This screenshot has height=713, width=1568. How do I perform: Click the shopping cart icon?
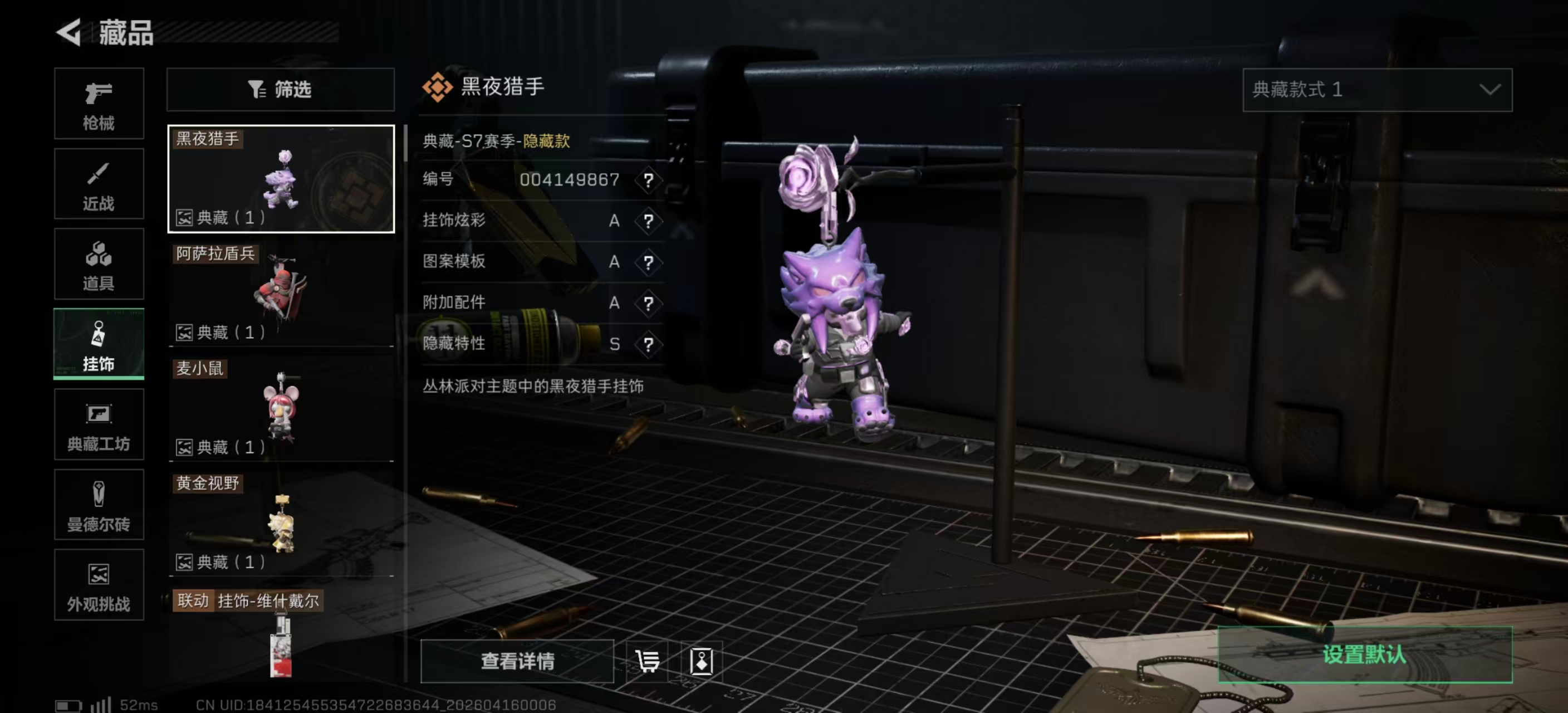tap(647, 662)
